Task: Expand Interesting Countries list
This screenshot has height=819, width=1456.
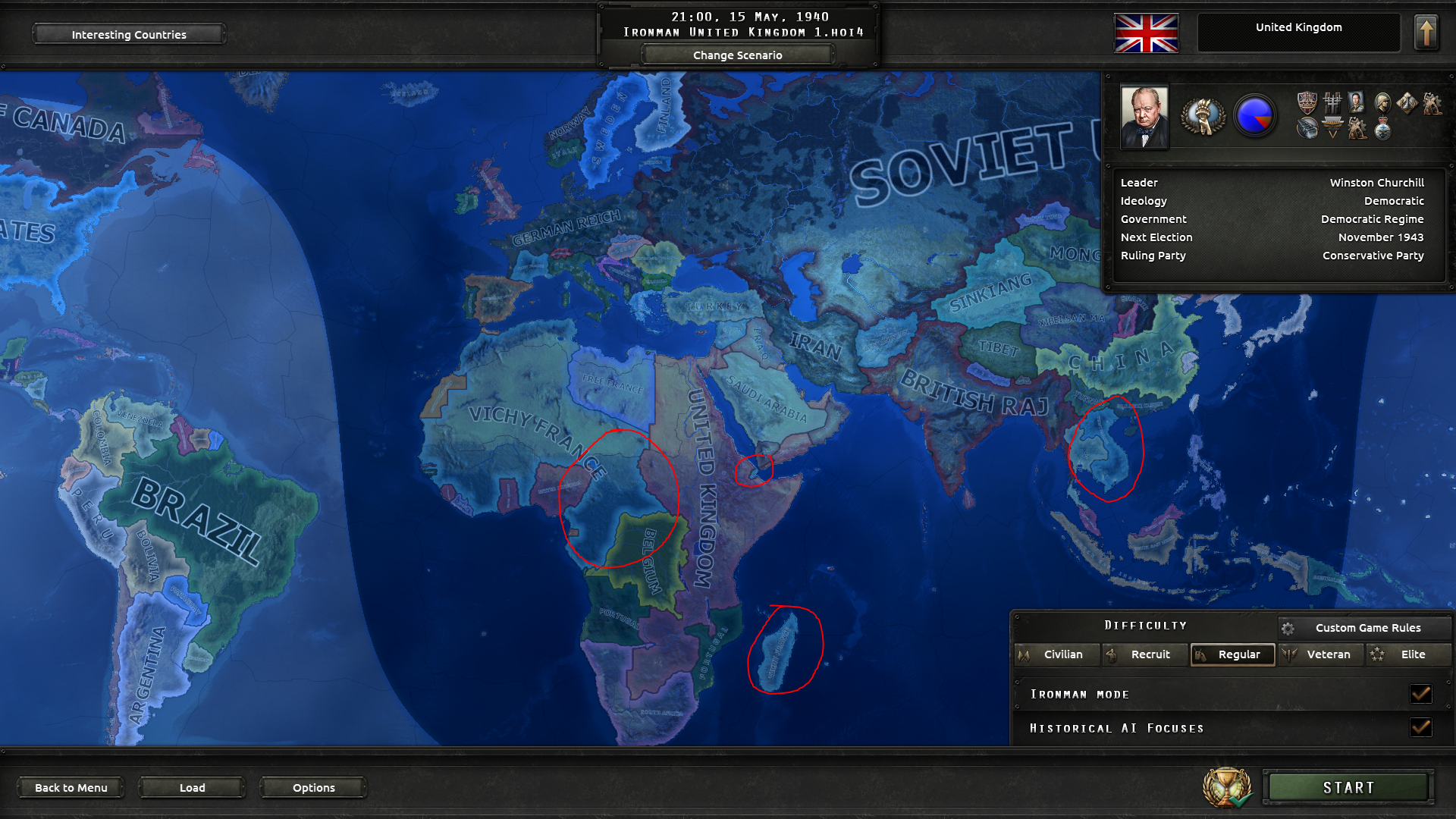Action: (127, 34)
